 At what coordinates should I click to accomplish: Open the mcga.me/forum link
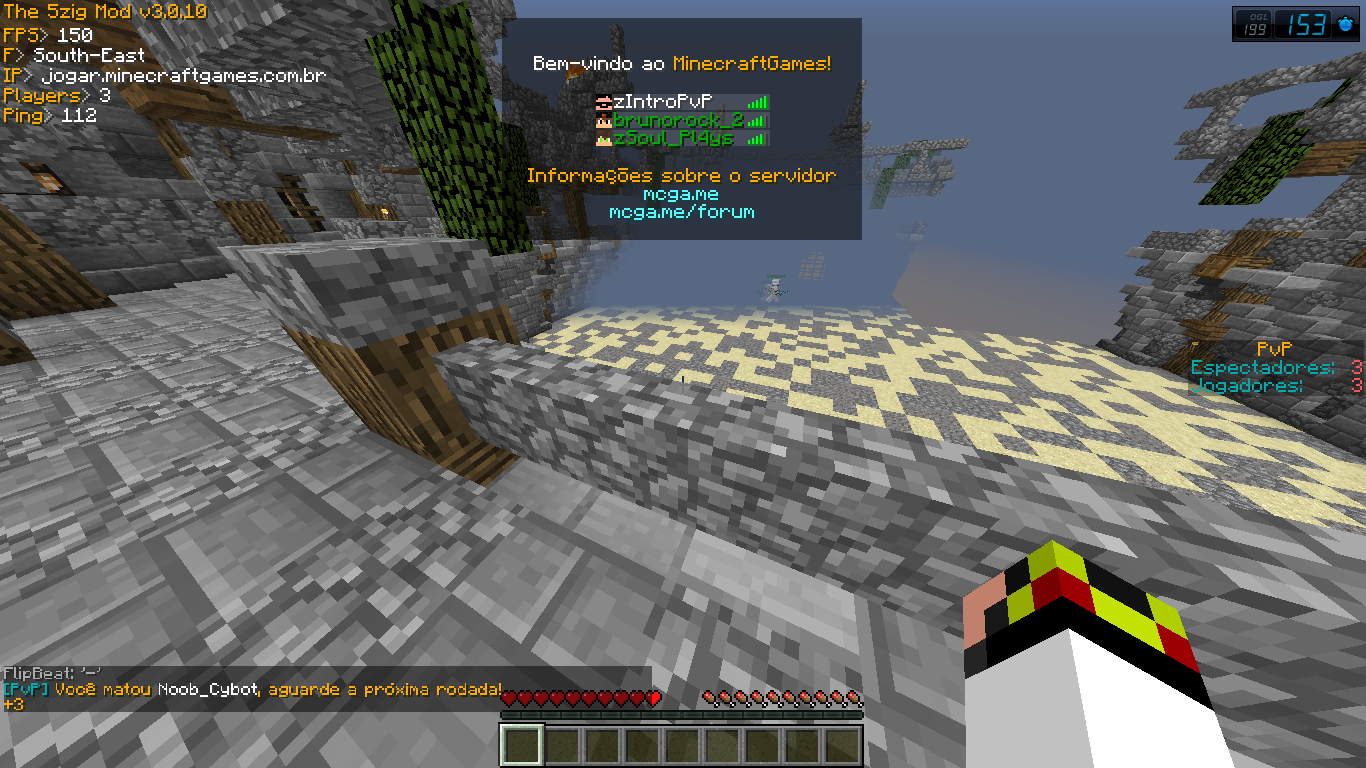tap(681, 212)
